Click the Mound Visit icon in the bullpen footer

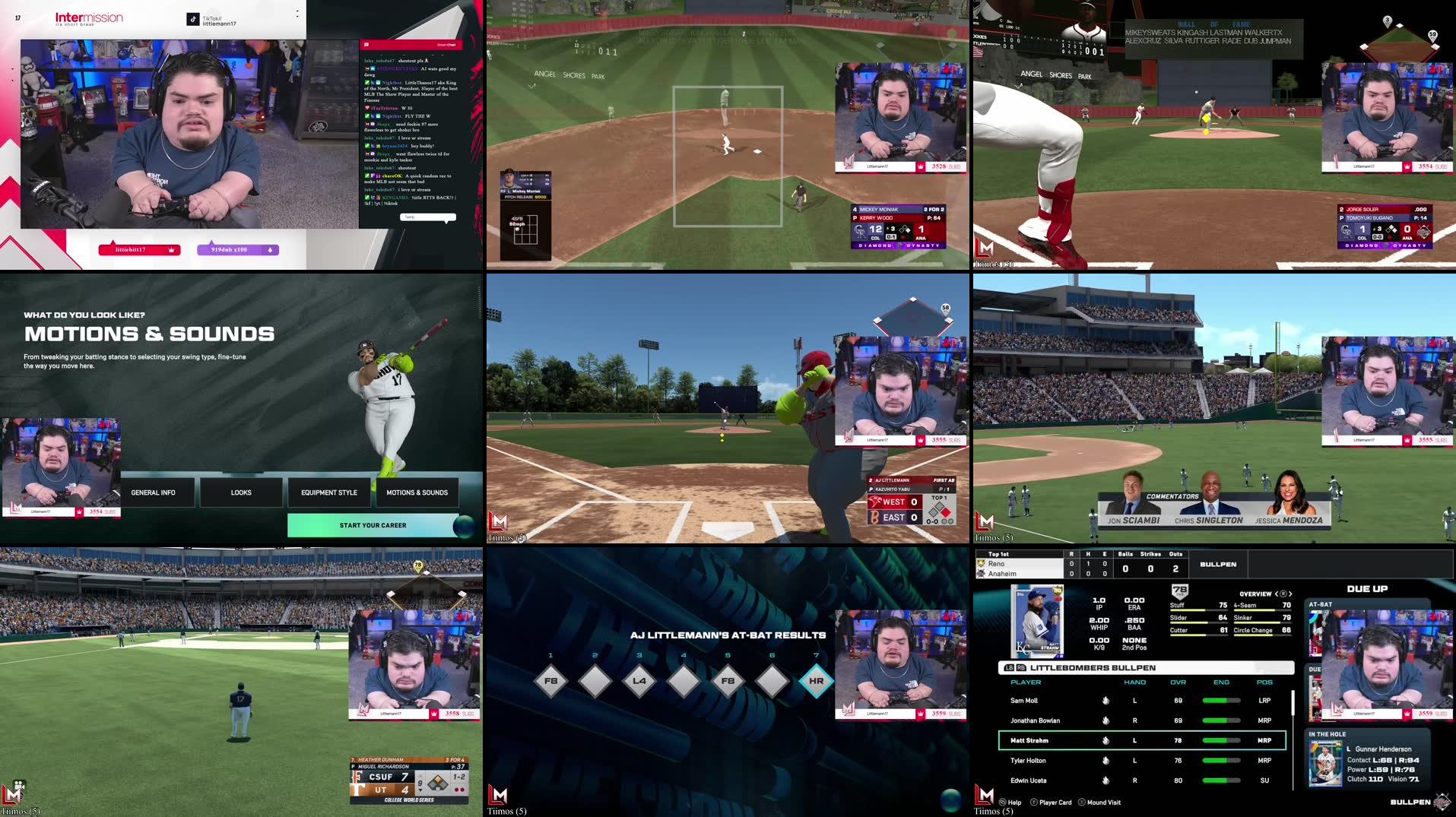(x=1082, y=802)
